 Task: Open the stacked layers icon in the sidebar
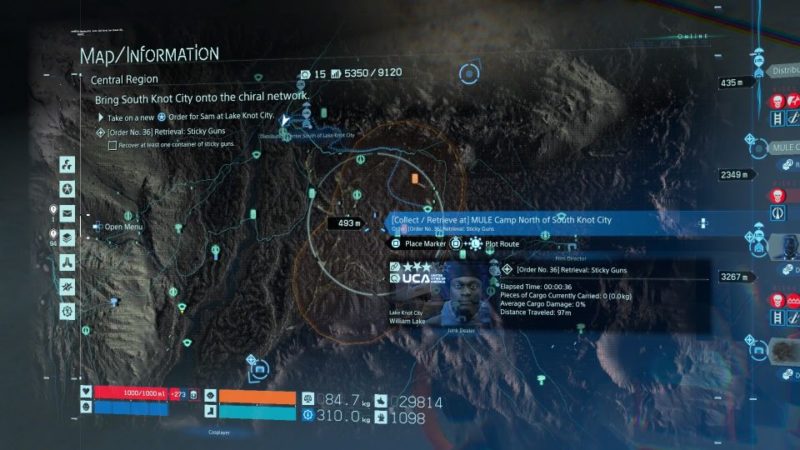click(67, 238)
